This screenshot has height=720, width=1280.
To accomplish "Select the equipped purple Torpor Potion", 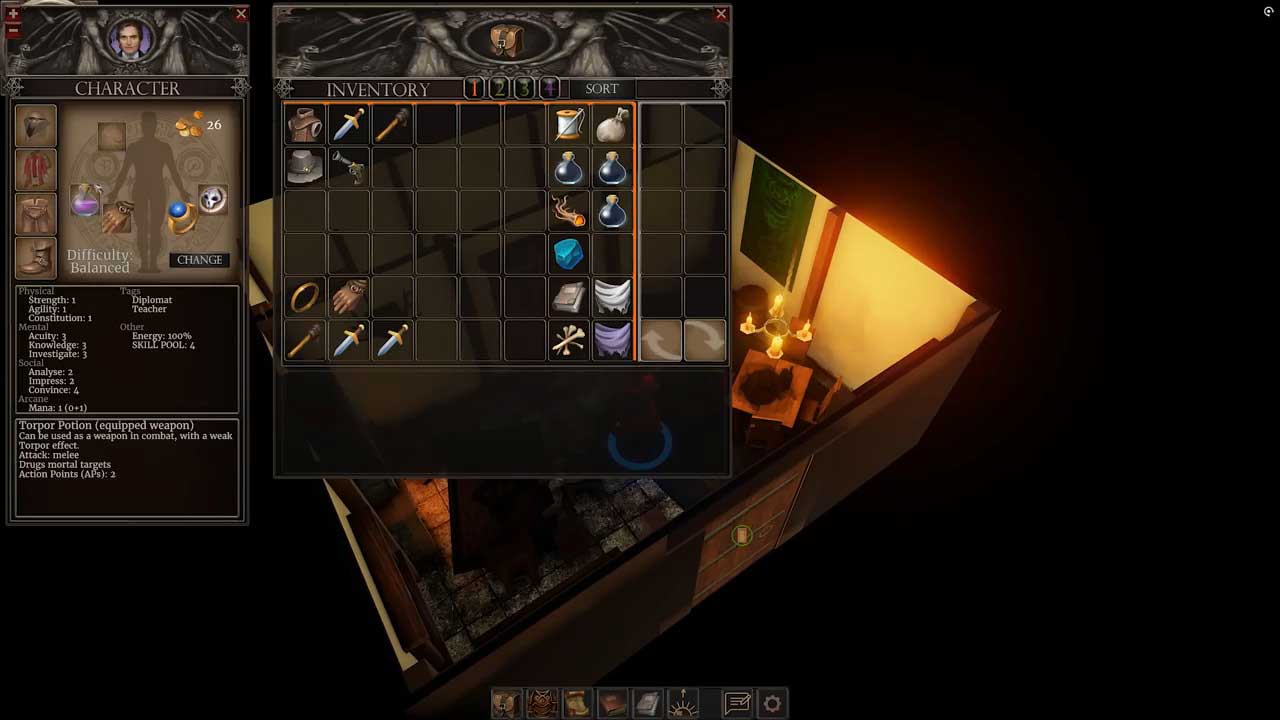I will [x=86, y=200].
